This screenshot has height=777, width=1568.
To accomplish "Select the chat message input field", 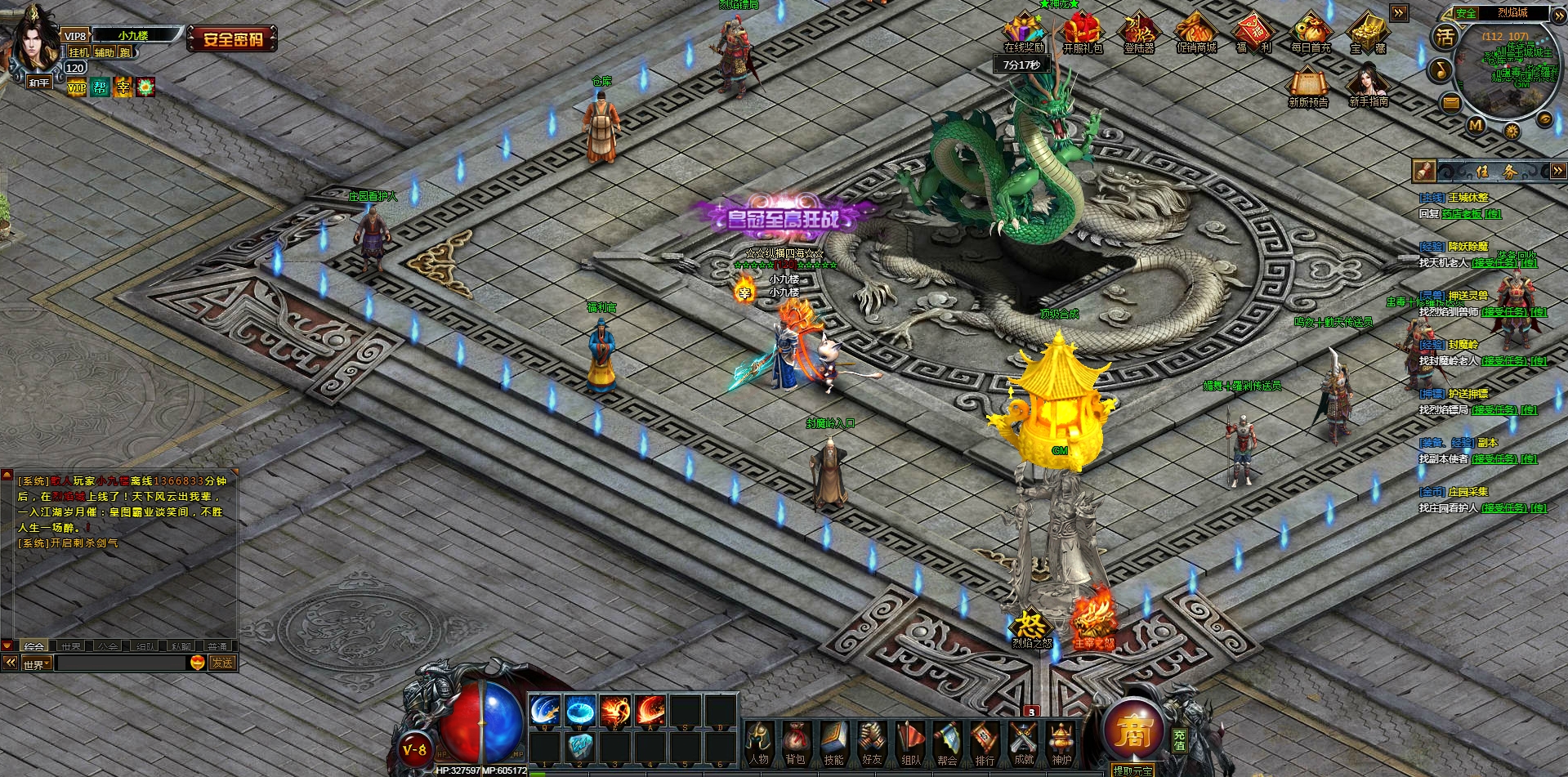I will [120, 663].
